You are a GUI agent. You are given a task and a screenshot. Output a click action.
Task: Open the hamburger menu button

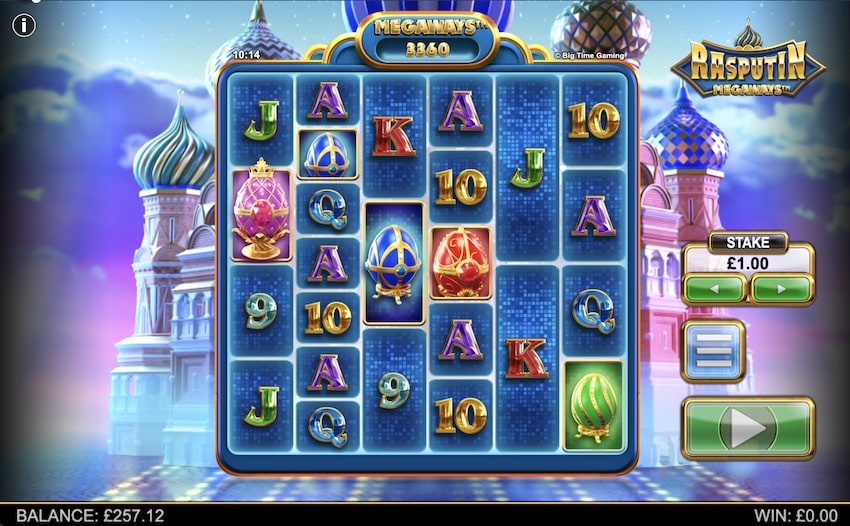point(713,351)
